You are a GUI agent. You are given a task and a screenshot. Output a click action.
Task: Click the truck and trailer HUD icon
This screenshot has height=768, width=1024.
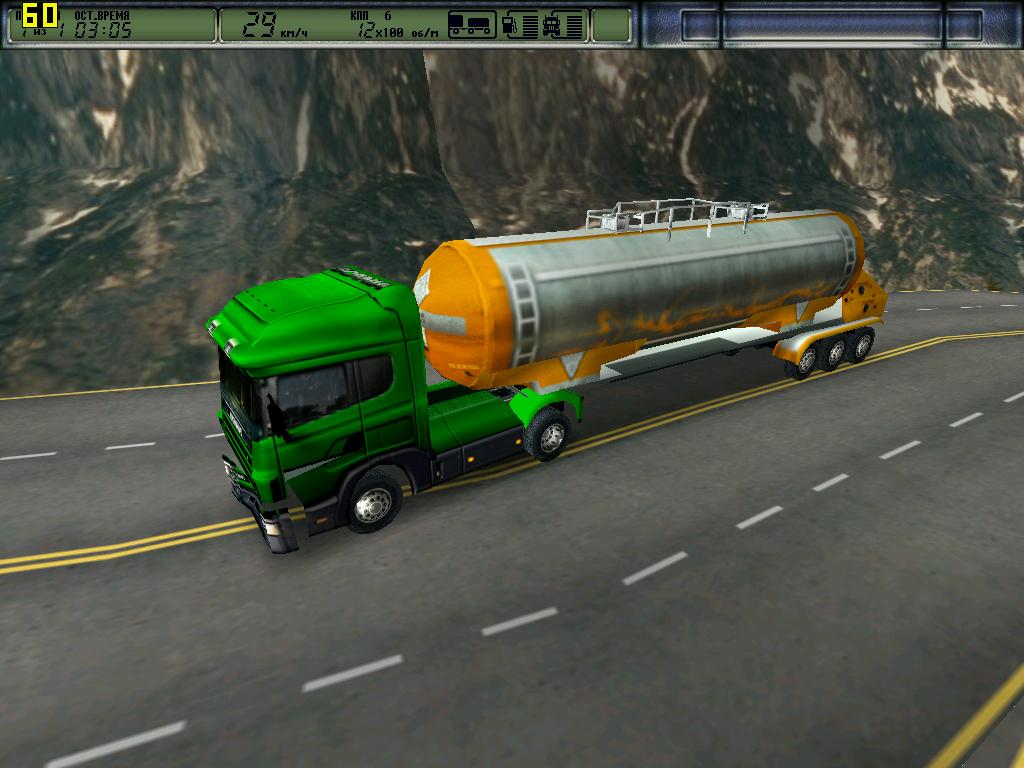pyautogui.click(x=471, y=25)
